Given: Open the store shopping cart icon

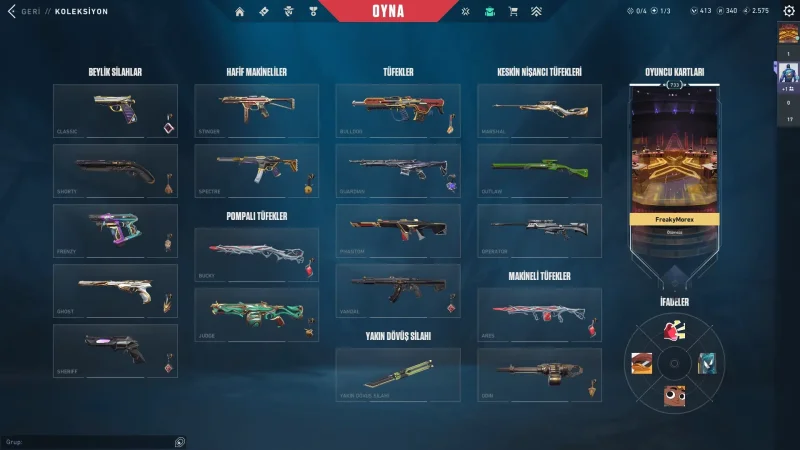Looking at the screenshot, I should 513,12.
